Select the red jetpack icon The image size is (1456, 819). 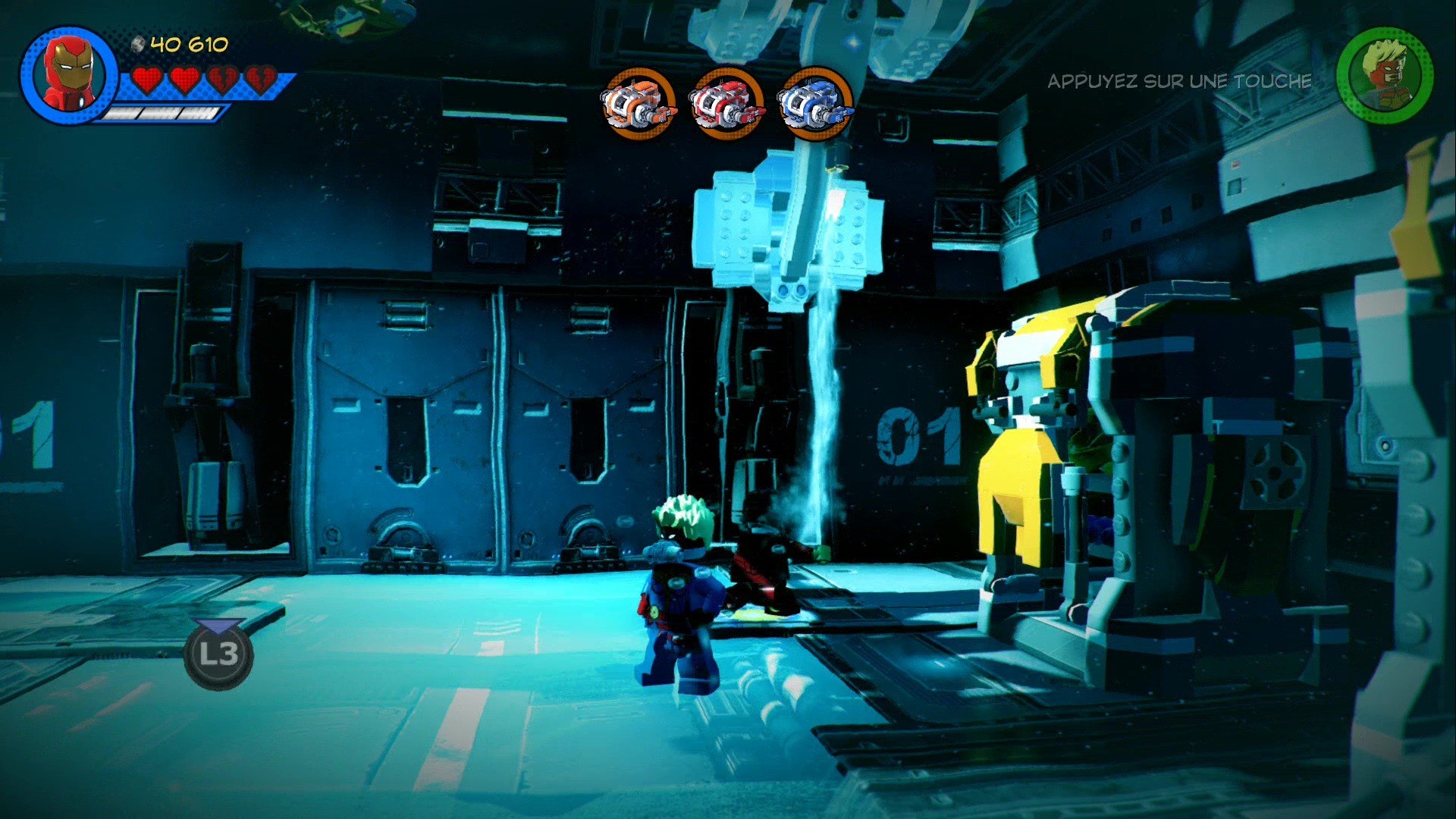[x=726, y=105]
